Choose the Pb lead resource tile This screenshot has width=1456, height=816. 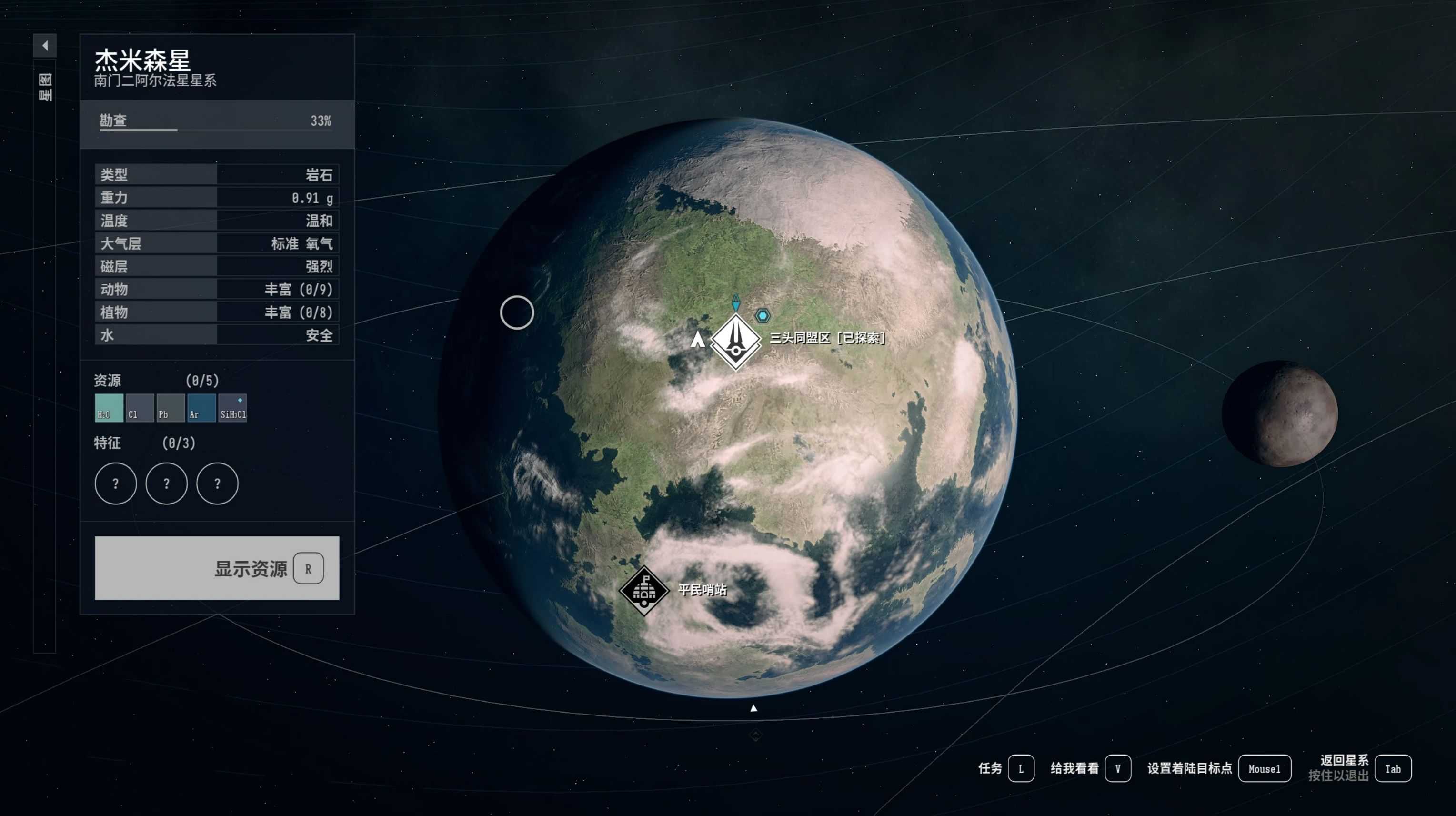point(171,408)
